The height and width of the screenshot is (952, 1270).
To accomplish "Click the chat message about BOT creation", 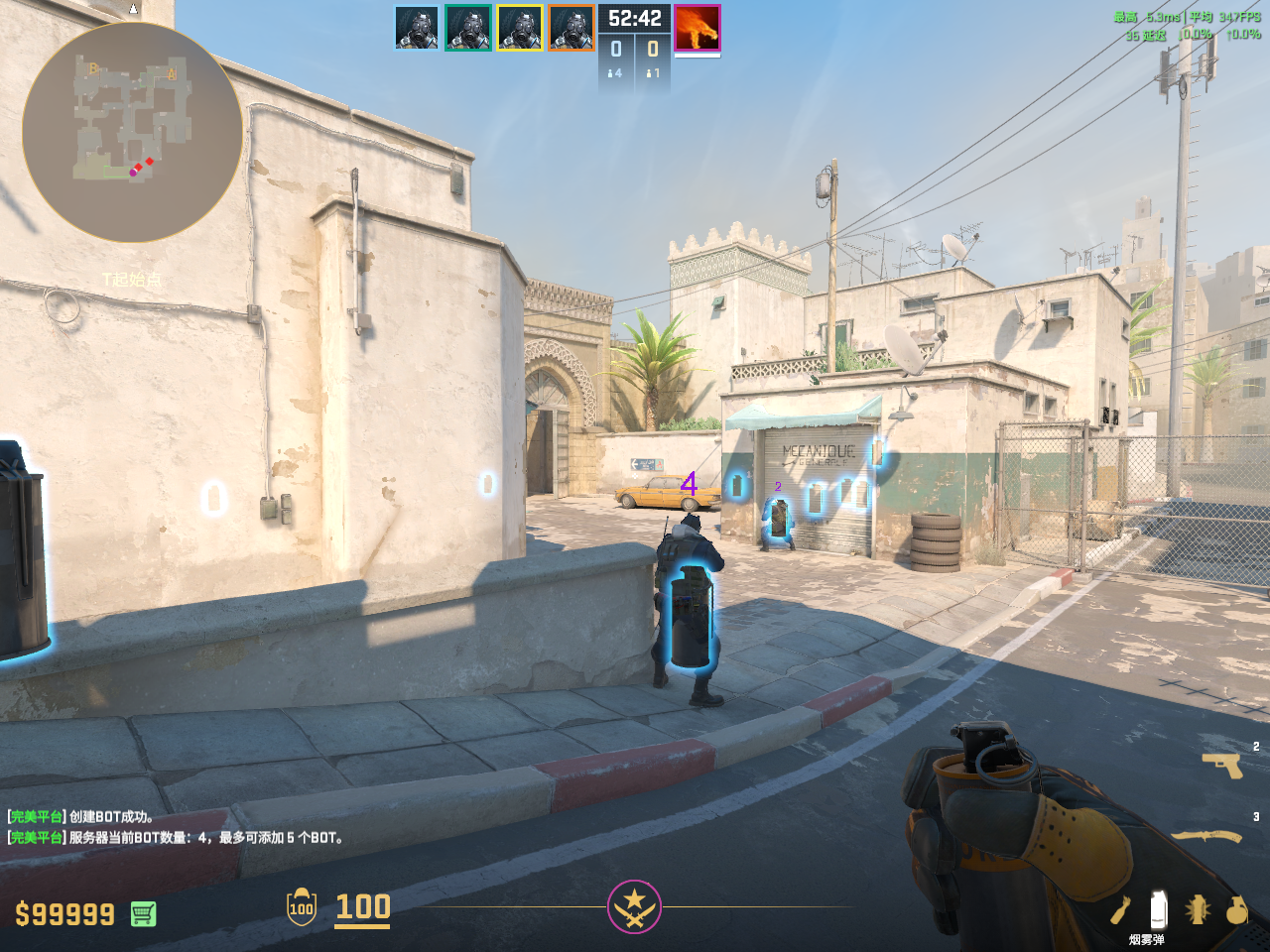I will point(81,817).
